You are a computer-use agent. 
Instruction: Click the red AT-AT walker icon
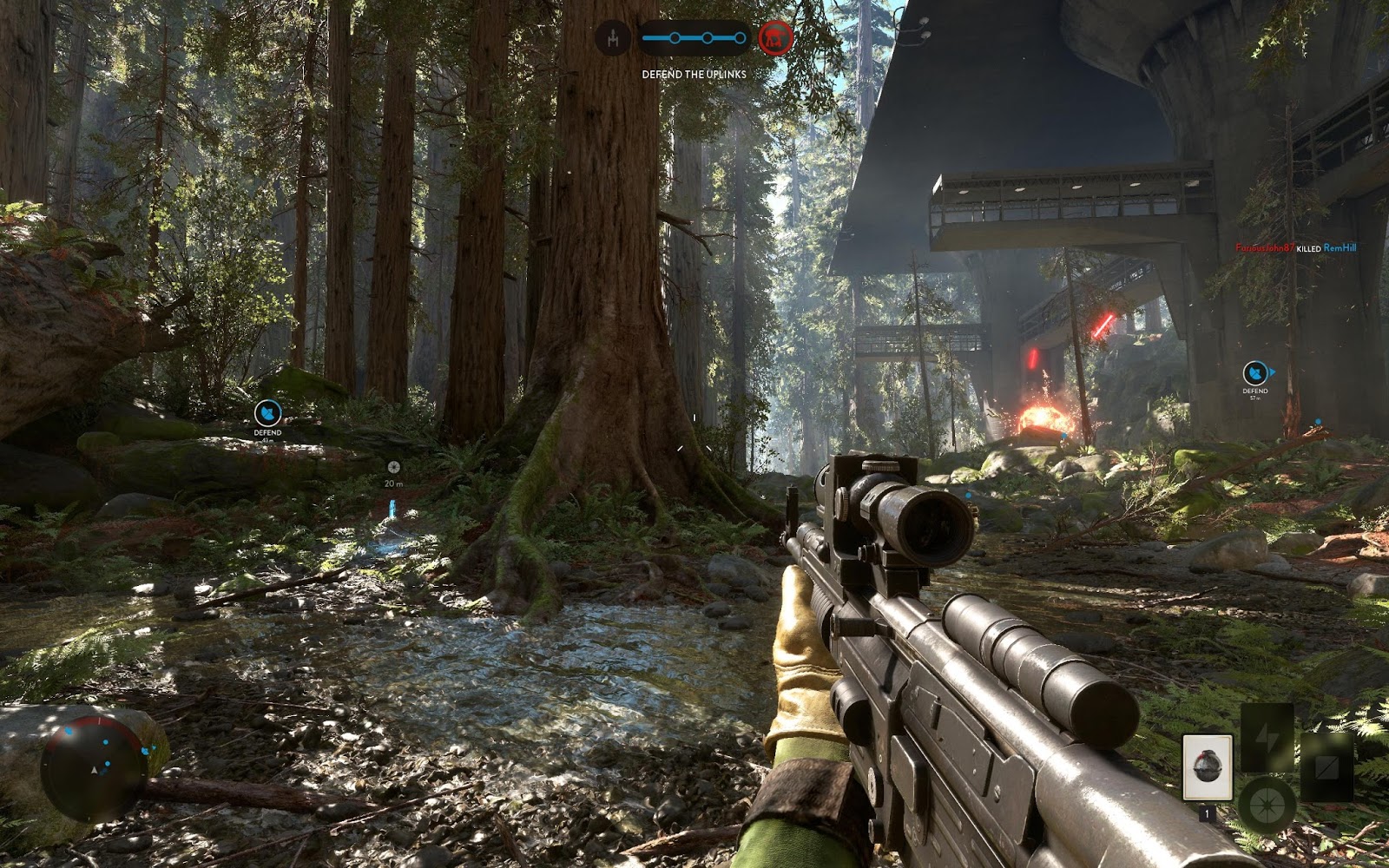point(774,37)
